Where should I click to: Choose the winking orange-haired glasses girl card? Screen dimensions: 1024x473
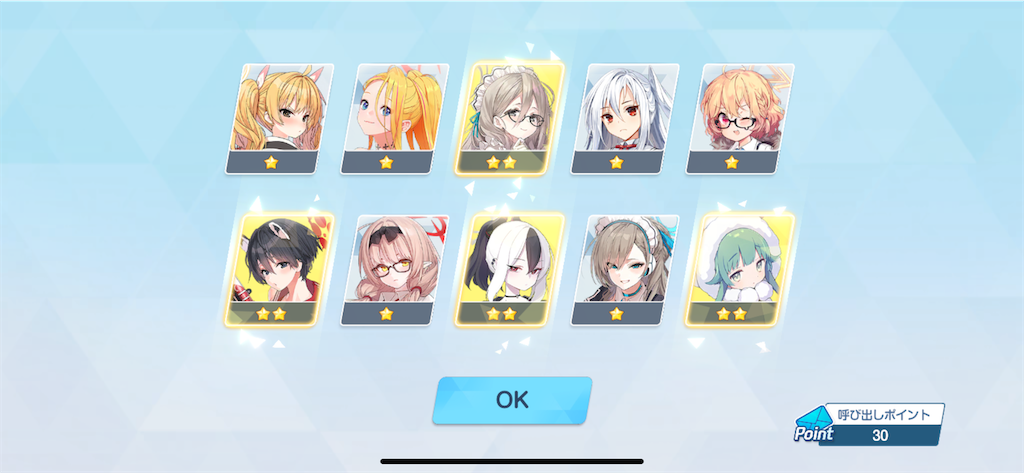point(739,118)
